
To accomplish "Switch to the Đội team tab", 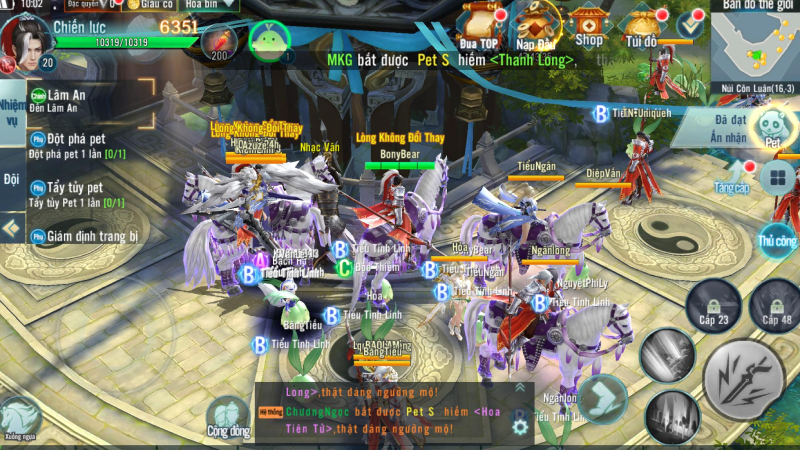I will pyautogui.click(x=12, y=180).
